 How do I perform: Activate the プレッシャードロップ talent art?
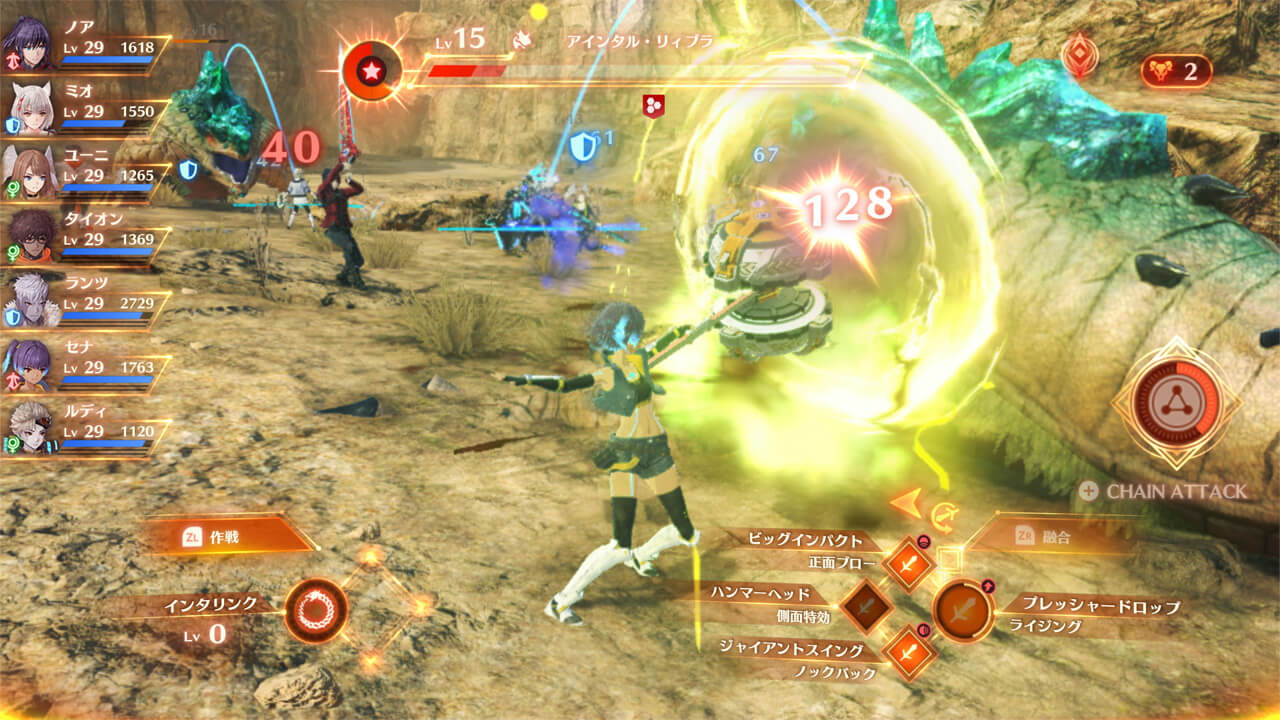coord(963,610)
